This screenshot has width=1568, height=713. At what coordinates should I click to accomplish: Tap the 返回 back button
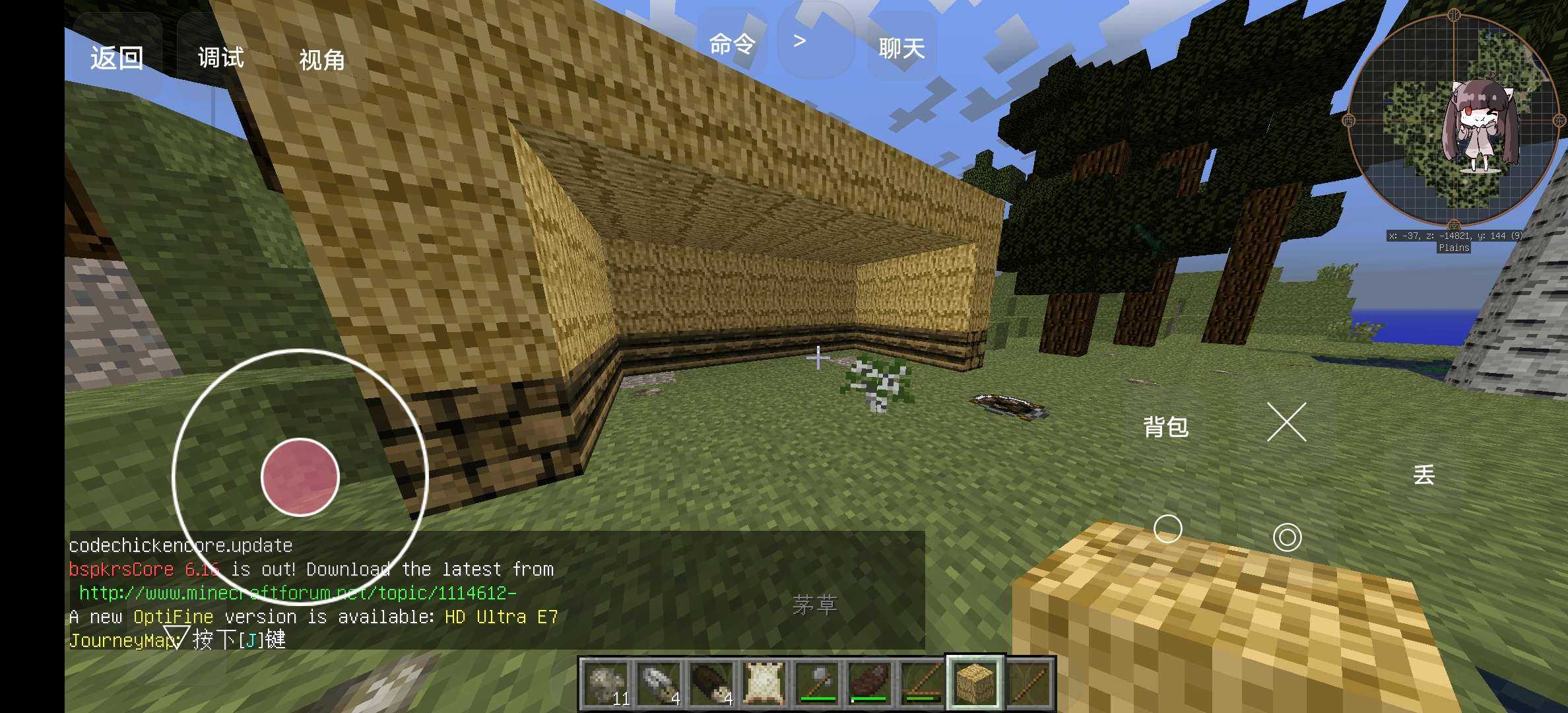point(117,58)
